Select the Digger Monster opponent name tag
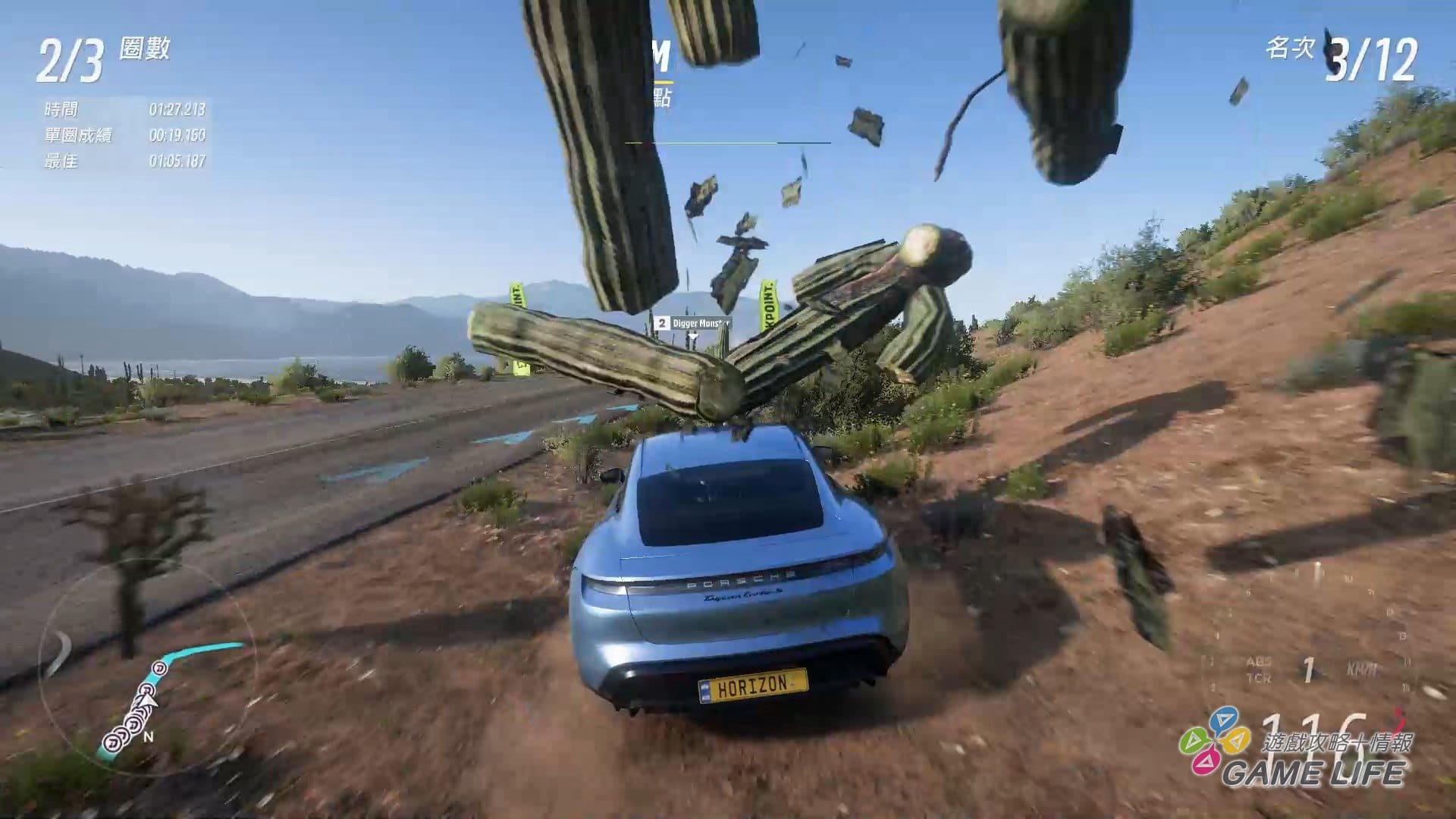 (693, 324)
